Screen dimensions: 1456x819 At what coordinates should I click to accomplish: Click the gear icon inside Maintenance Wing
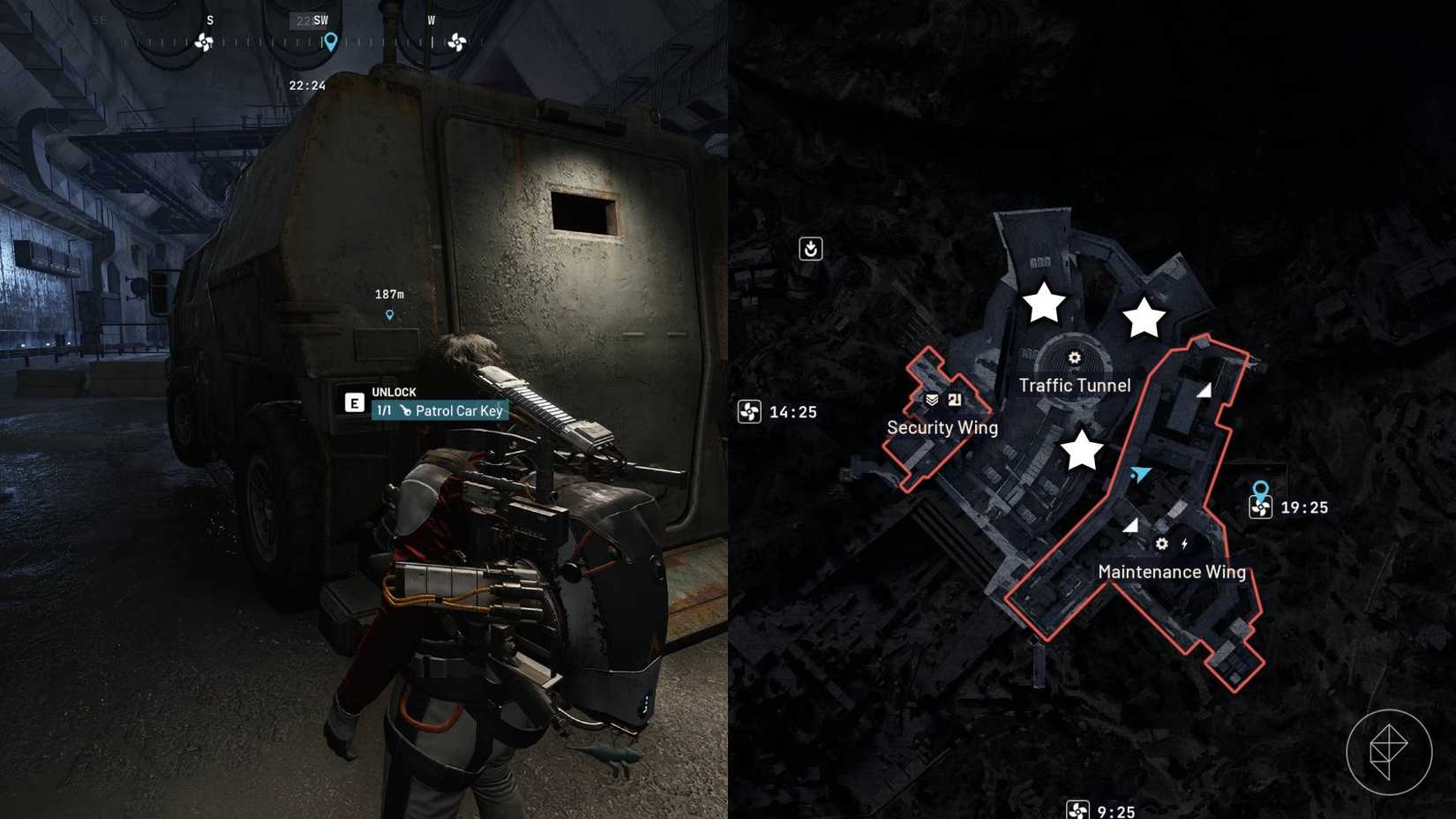(x=1160, y=545)
